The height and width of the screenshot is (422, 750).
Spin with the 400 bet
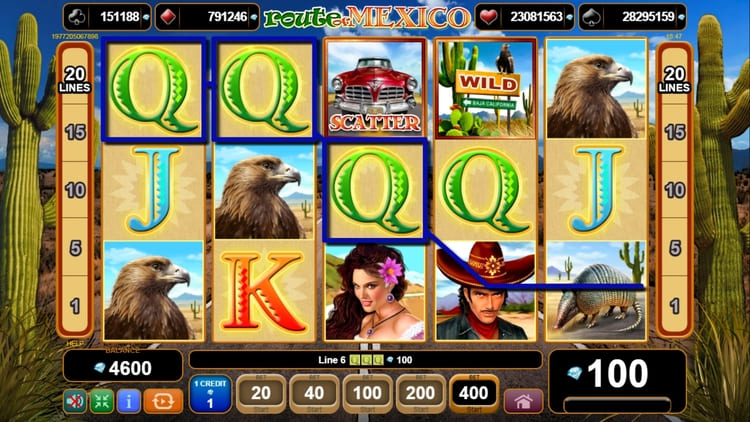coord(475,394)
